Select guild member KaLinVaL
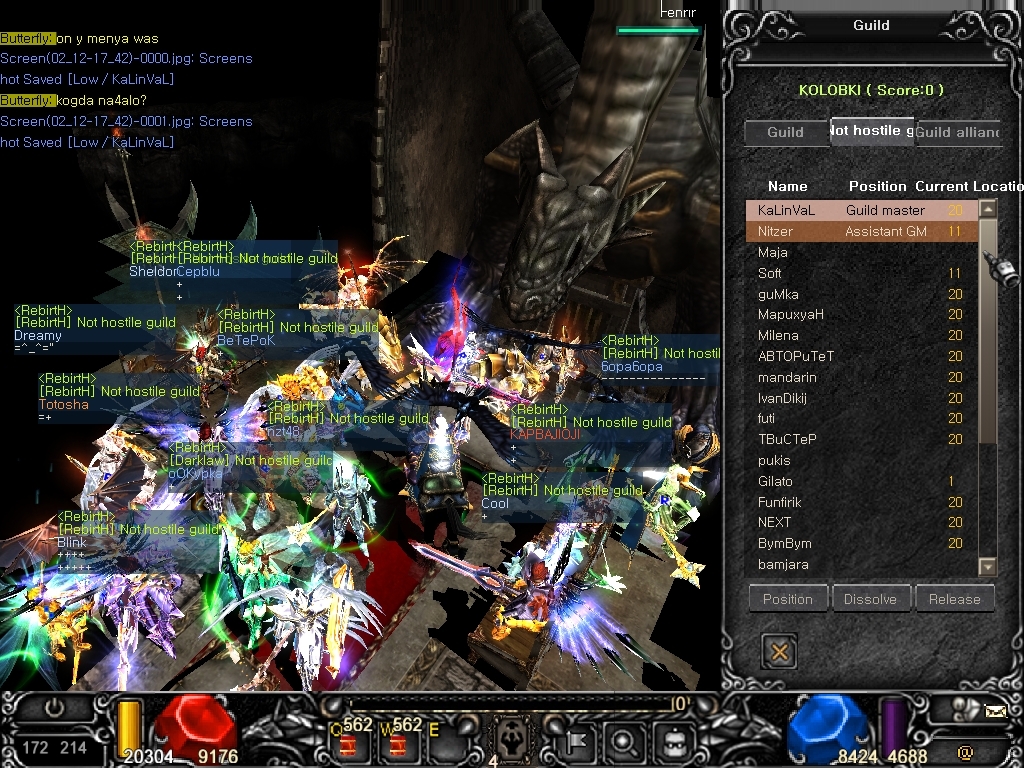The width and height of the screenshot is (1024, 768). tap(786, 210)
